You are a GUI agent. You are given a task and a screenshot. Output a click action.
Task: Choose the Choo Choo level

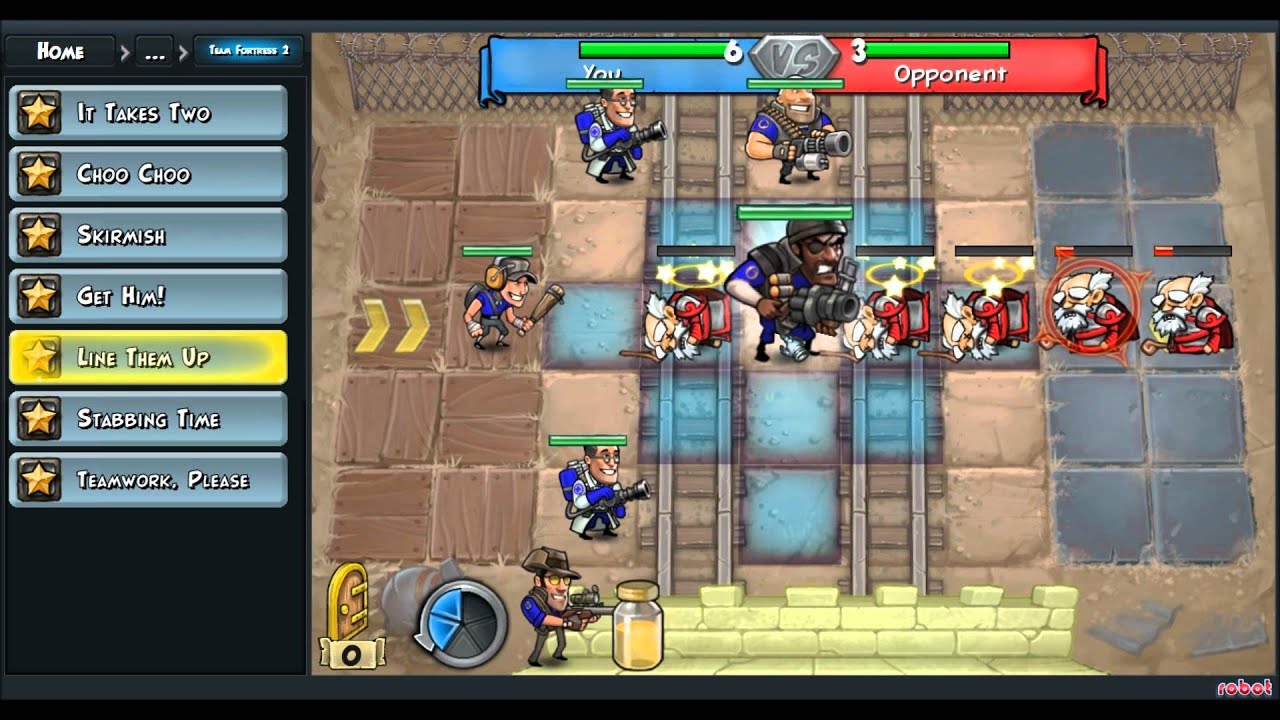(148, 174)
